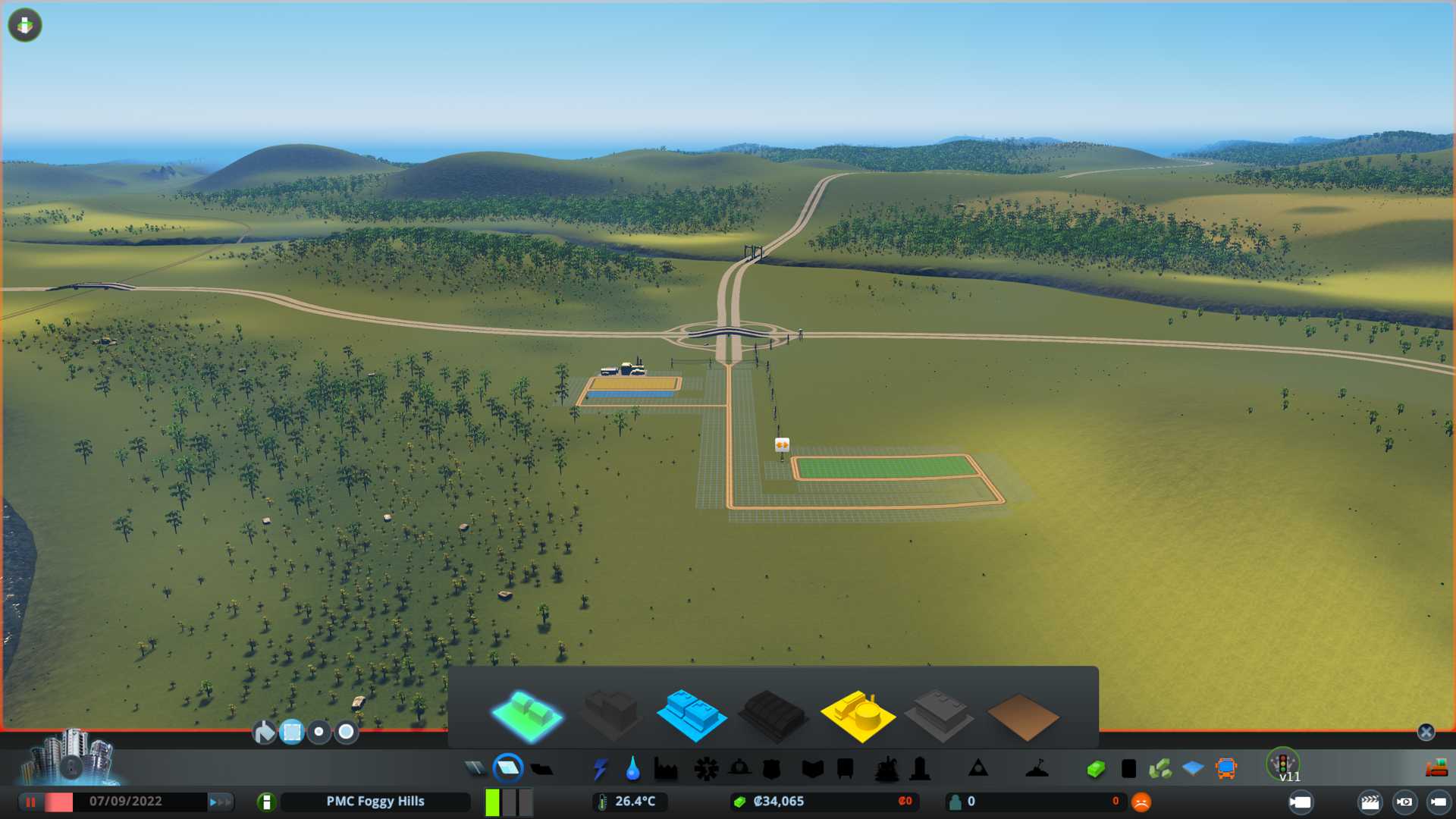This screenshot has width=1456, height=819.
Task: Change game speed with blue arrows
Action: pyautogui.click(x=220, y=802)
